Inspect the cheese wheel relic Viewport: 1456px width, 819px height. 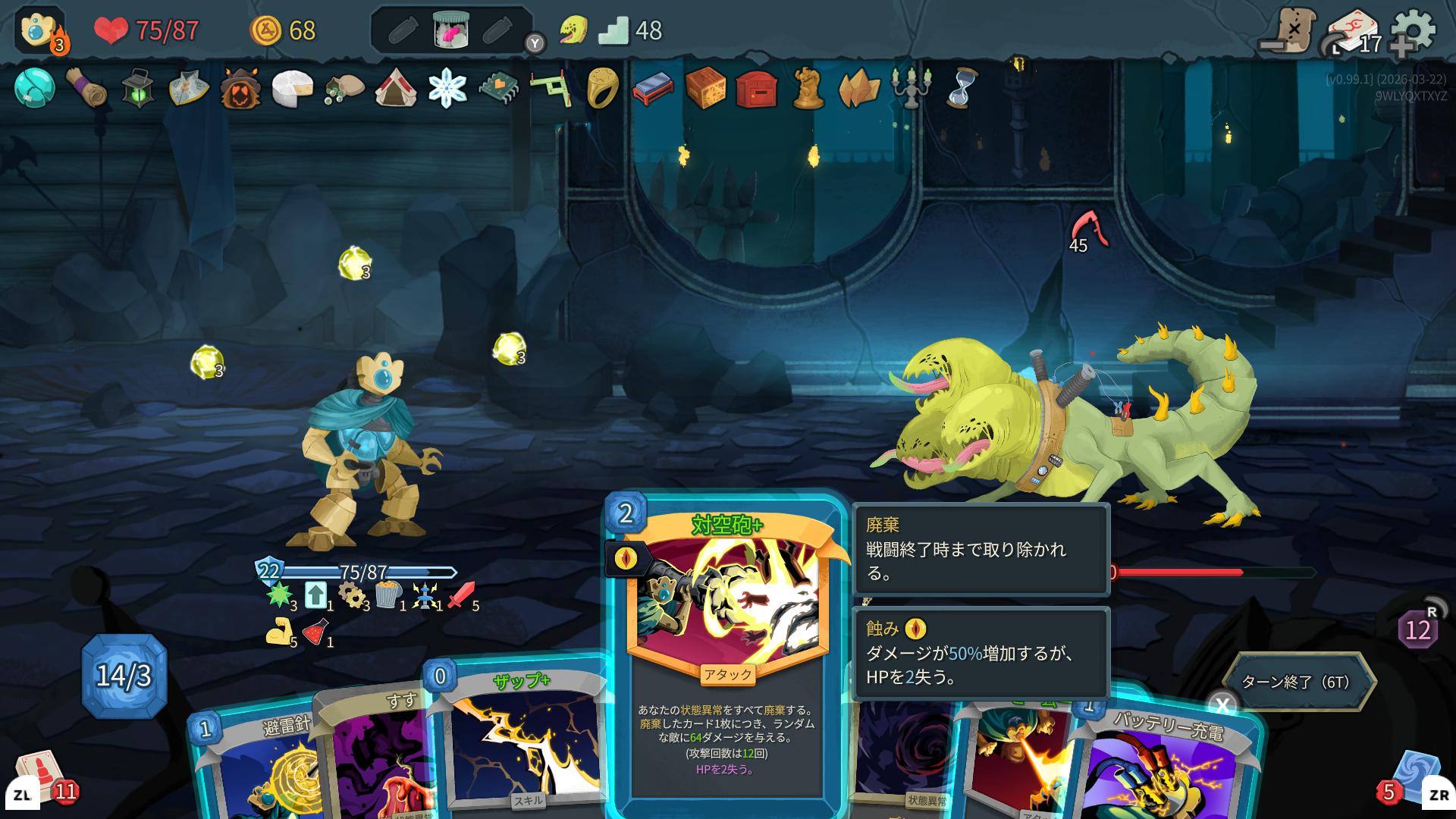coord(293,88)
